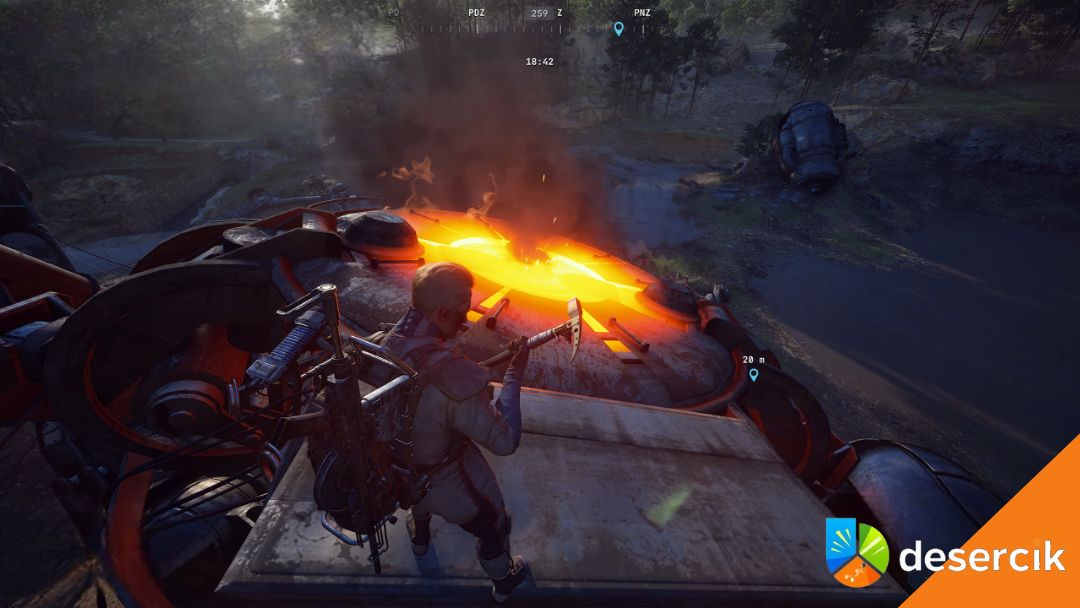This screenshot has width=1080, height=608.
Task: Select the blue objective marker labeled 20 m
Action: click(753, 375)
